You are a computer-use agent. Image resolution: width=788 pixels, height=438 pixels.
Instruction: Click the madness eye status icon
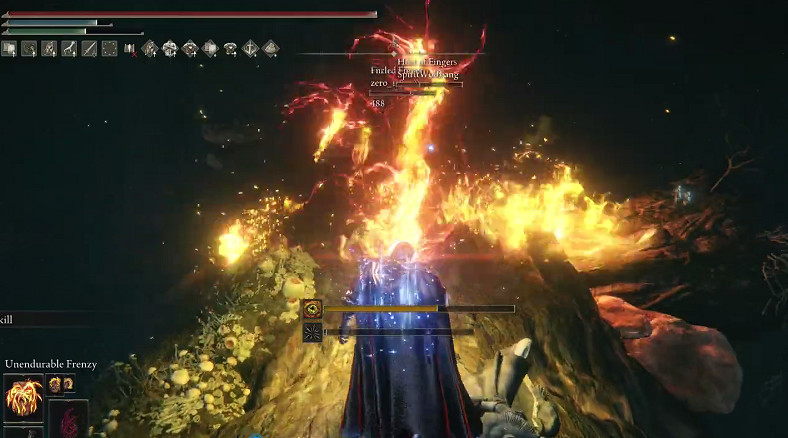pos(312,309)
